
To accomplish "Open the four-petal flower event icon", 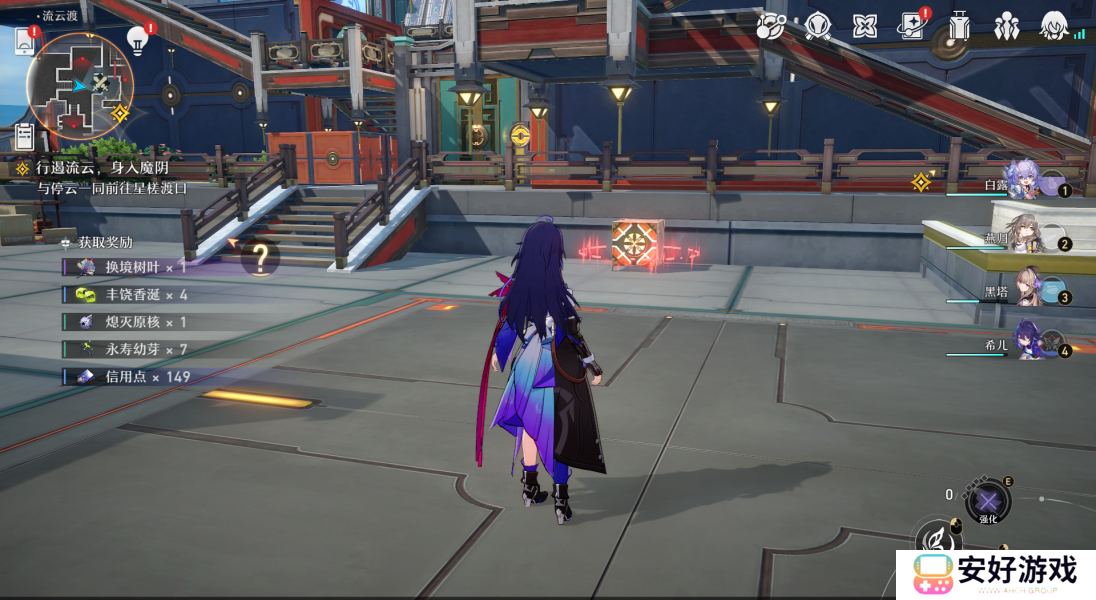I will pos(865,27).
